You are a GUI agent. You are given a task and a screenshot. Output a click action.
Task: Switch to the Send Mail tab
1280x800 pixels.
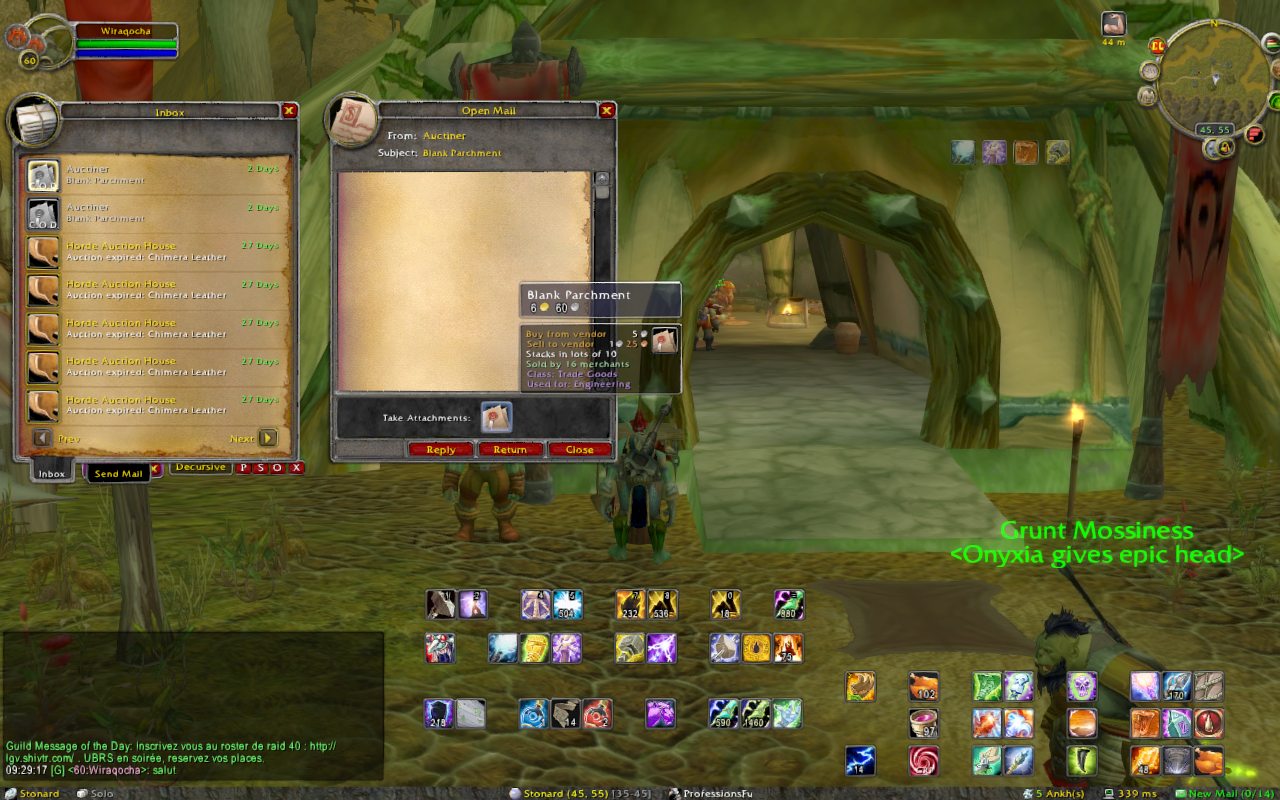tap(119, 473)
